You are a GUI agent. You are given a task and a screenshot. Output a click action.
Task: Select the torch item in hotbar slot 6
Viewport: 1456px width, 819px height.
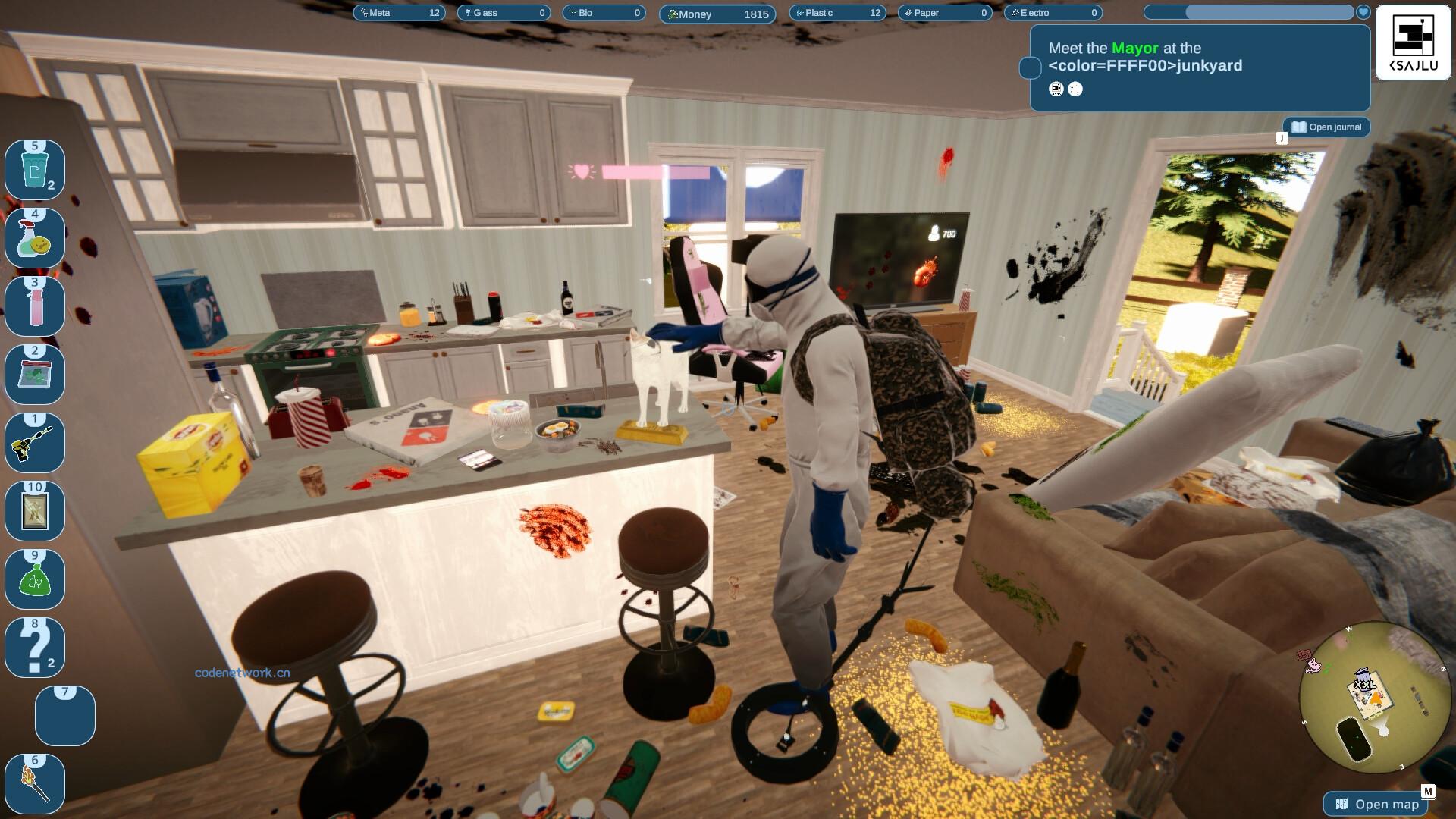(34, 783)
